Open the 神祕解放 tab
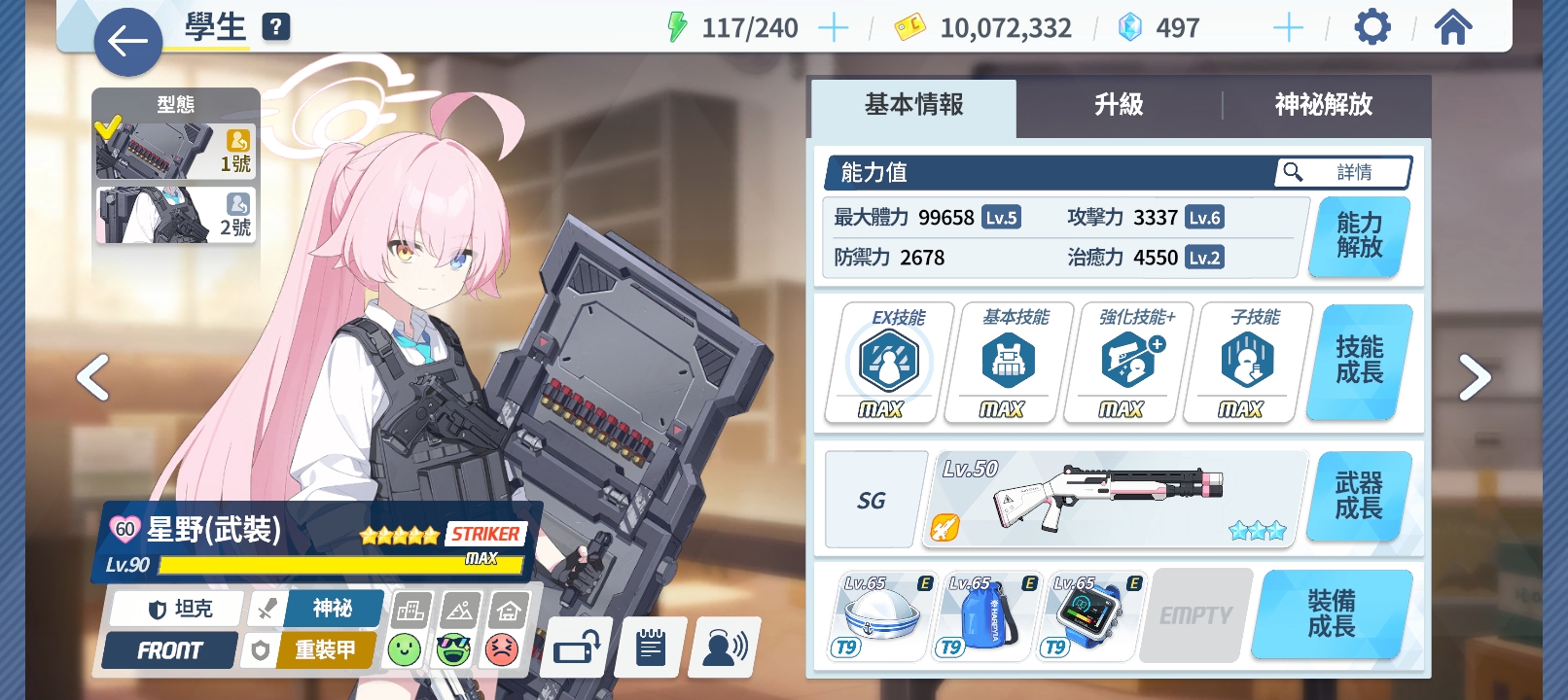 [1322, 107]
